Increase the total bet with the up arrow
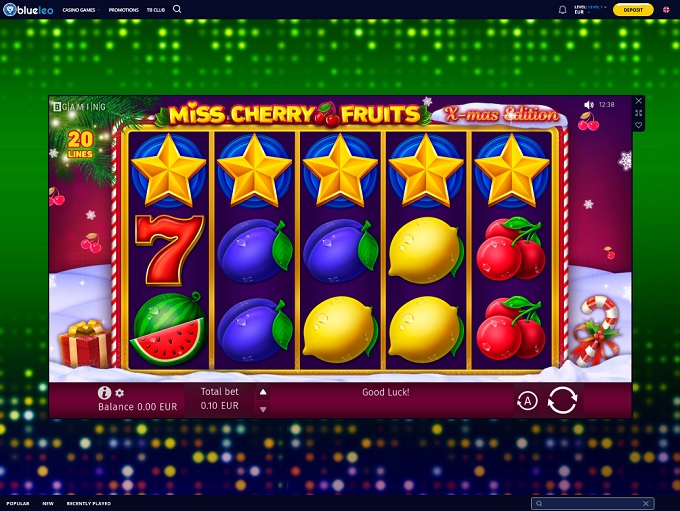 point(263,392)
